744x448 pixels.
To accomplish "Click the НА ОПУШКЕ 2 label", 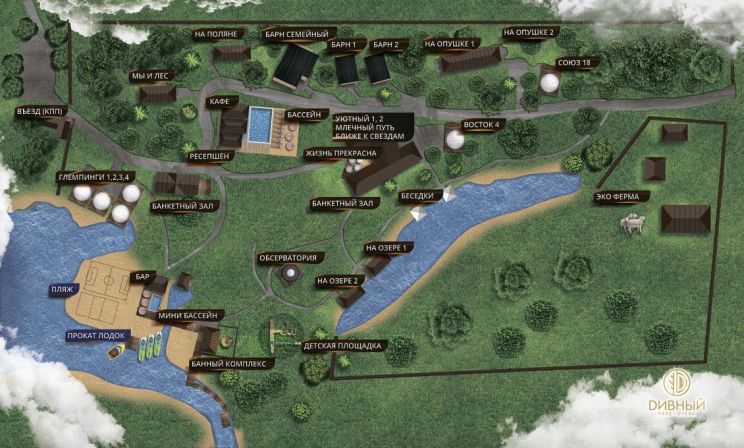I will point(530,32).
